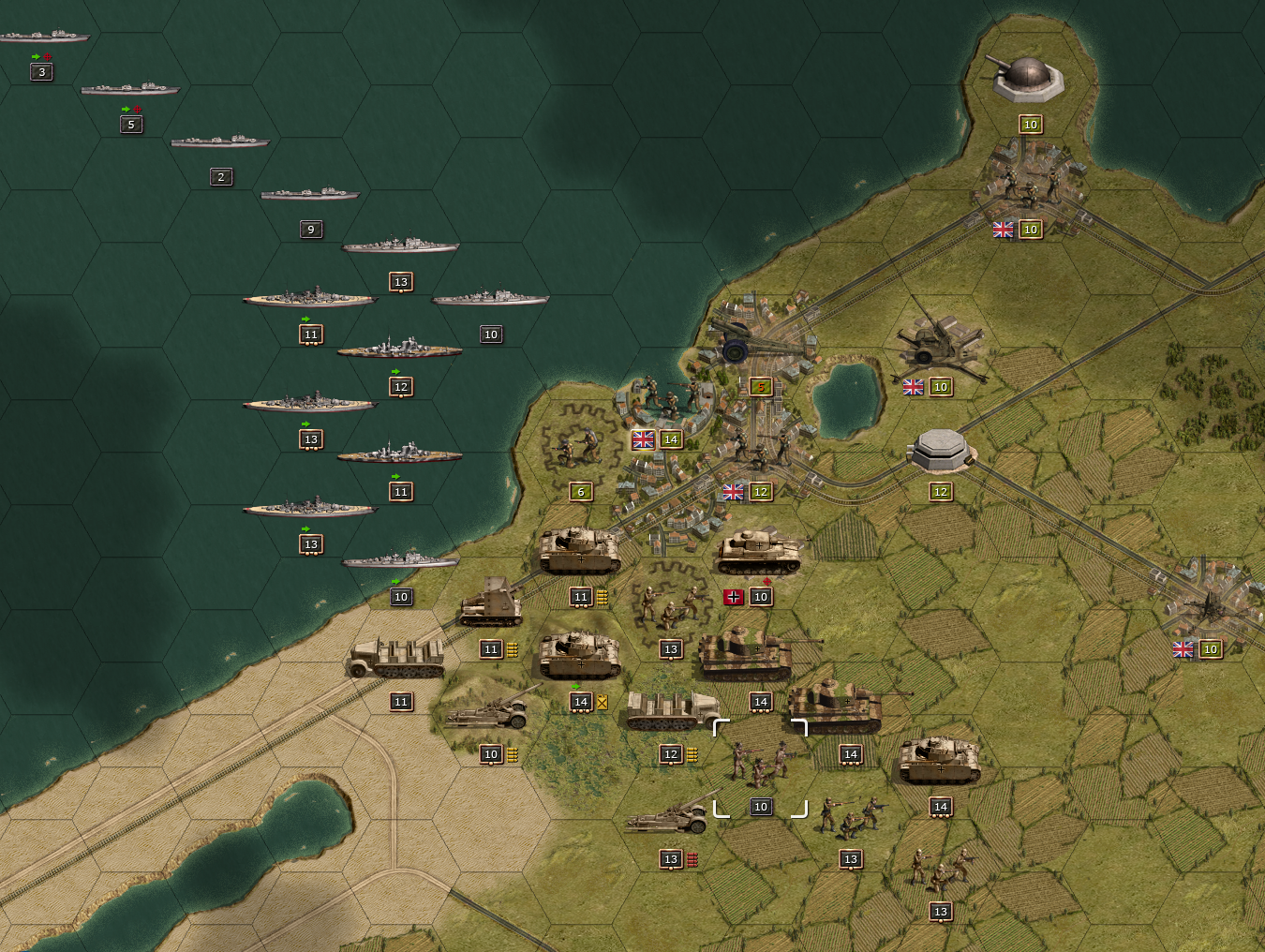Choose the warship showing strength 2
Image resolution: width=1265 pixels, height=952 pixels.
pos(219,141)
